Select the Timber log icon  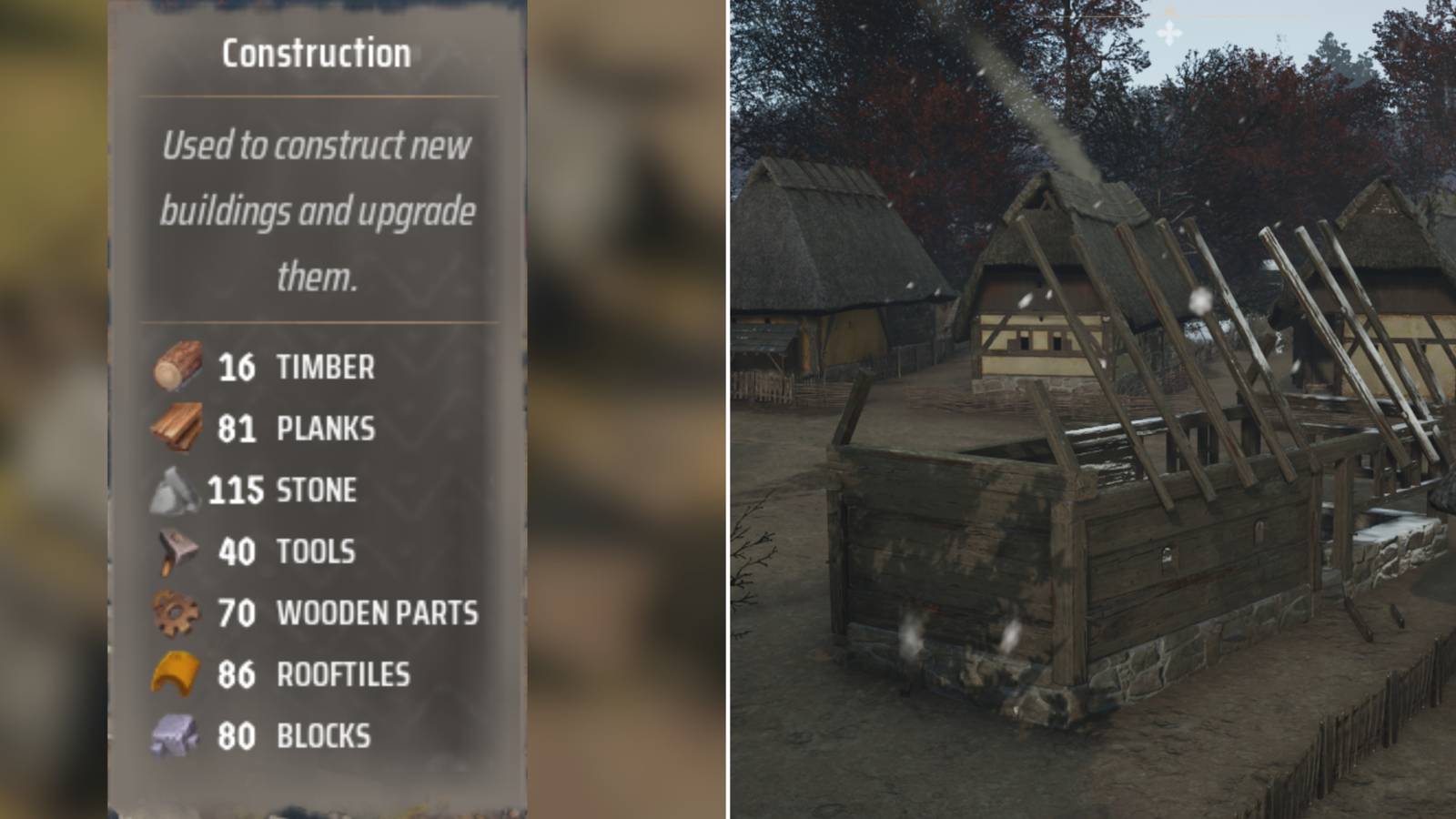coord(176,366)
